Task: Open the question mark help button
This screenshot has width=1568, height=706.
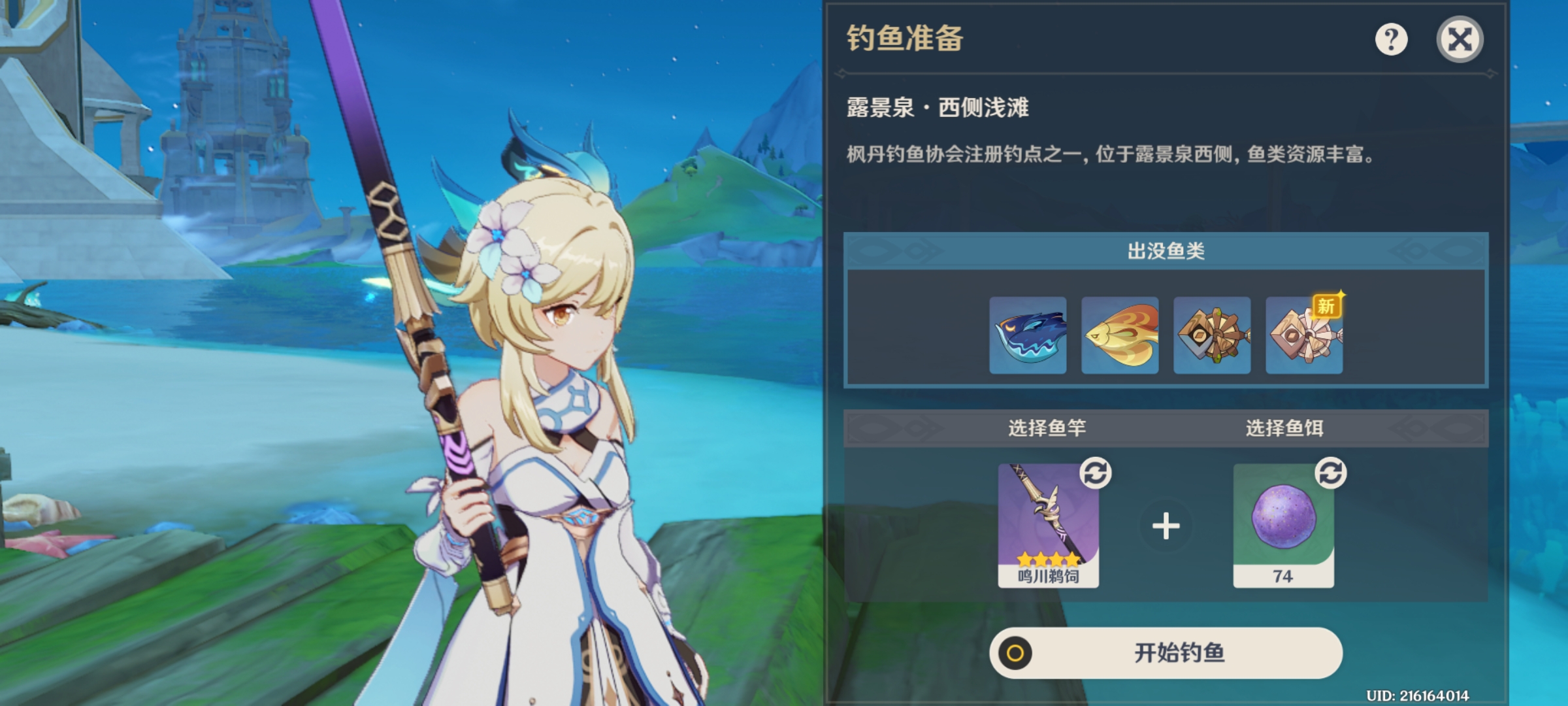Action: [1391, 40]
